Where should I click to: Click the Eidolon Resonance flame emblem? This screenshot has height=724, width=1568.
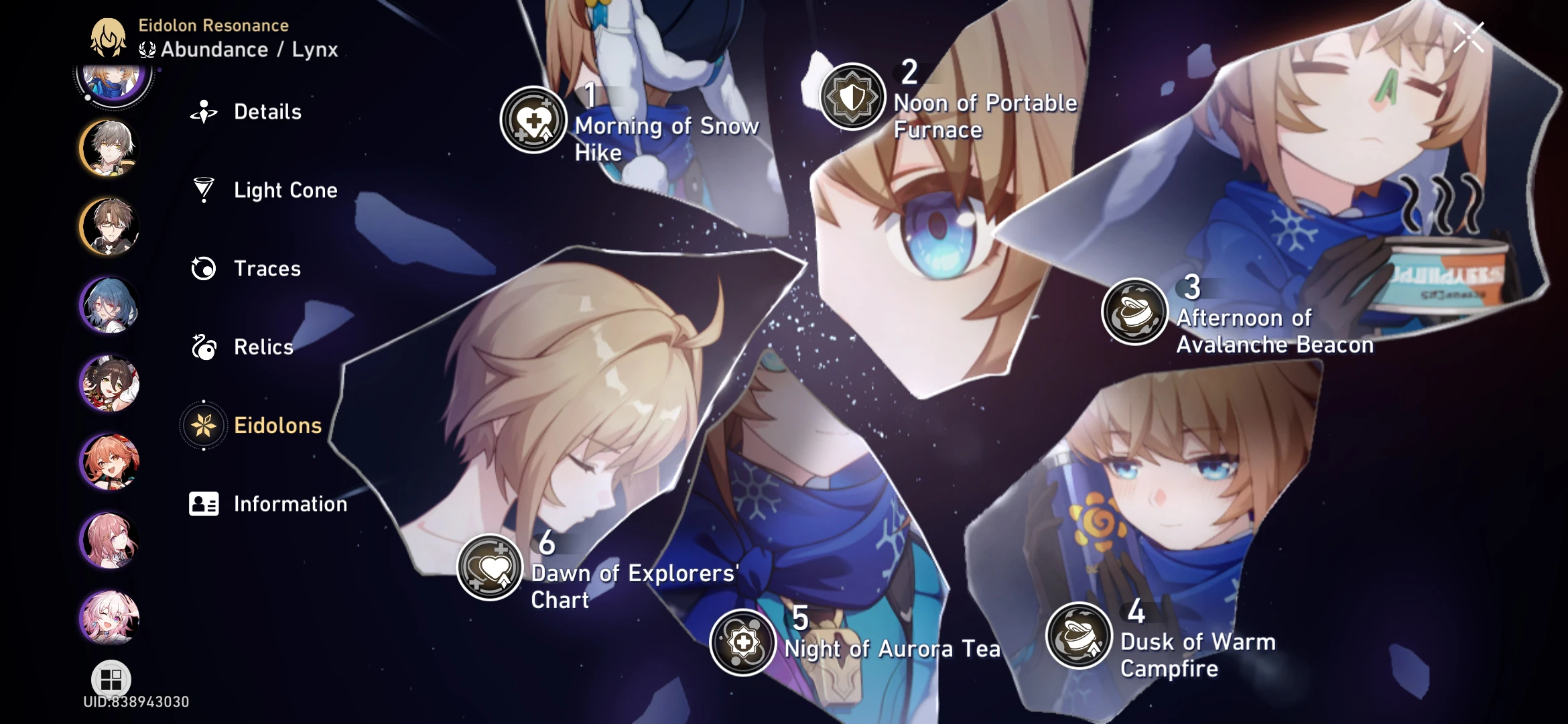click(109, 36)
